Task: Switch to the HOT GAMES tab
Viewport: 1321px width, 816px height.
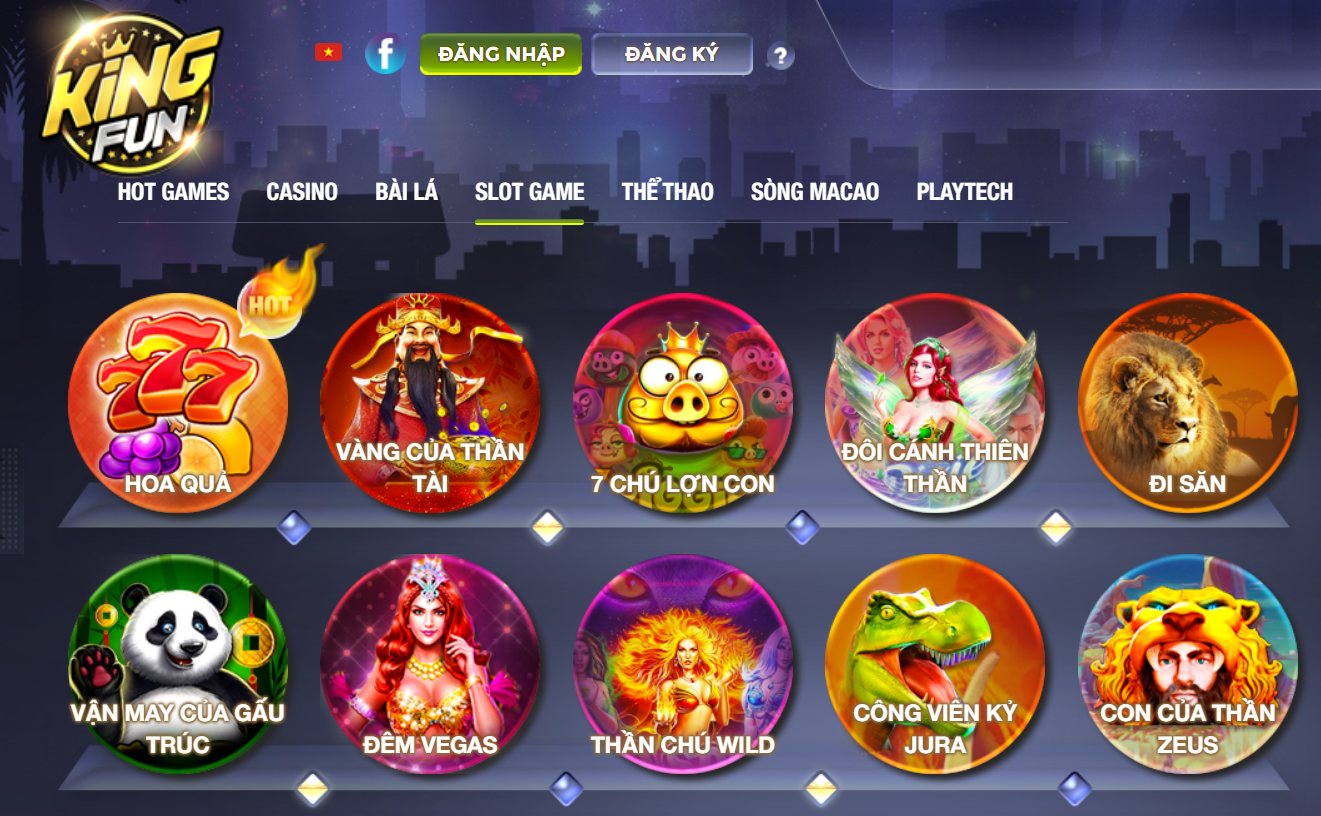Action: [x=173, y=192]
